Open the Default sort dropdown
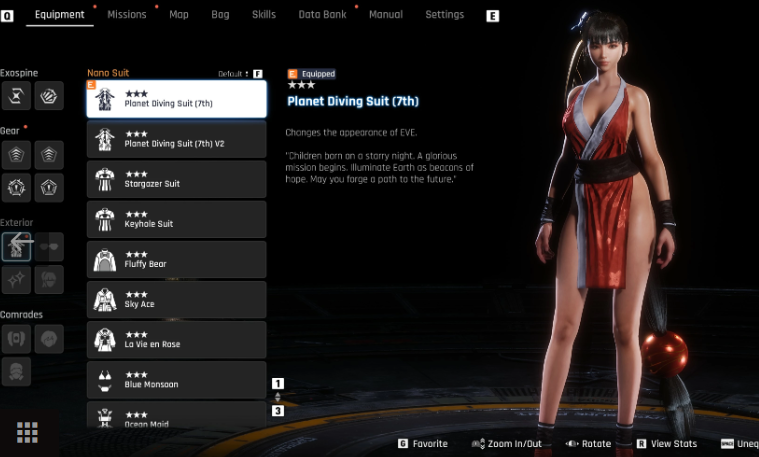 pos(239,74)
